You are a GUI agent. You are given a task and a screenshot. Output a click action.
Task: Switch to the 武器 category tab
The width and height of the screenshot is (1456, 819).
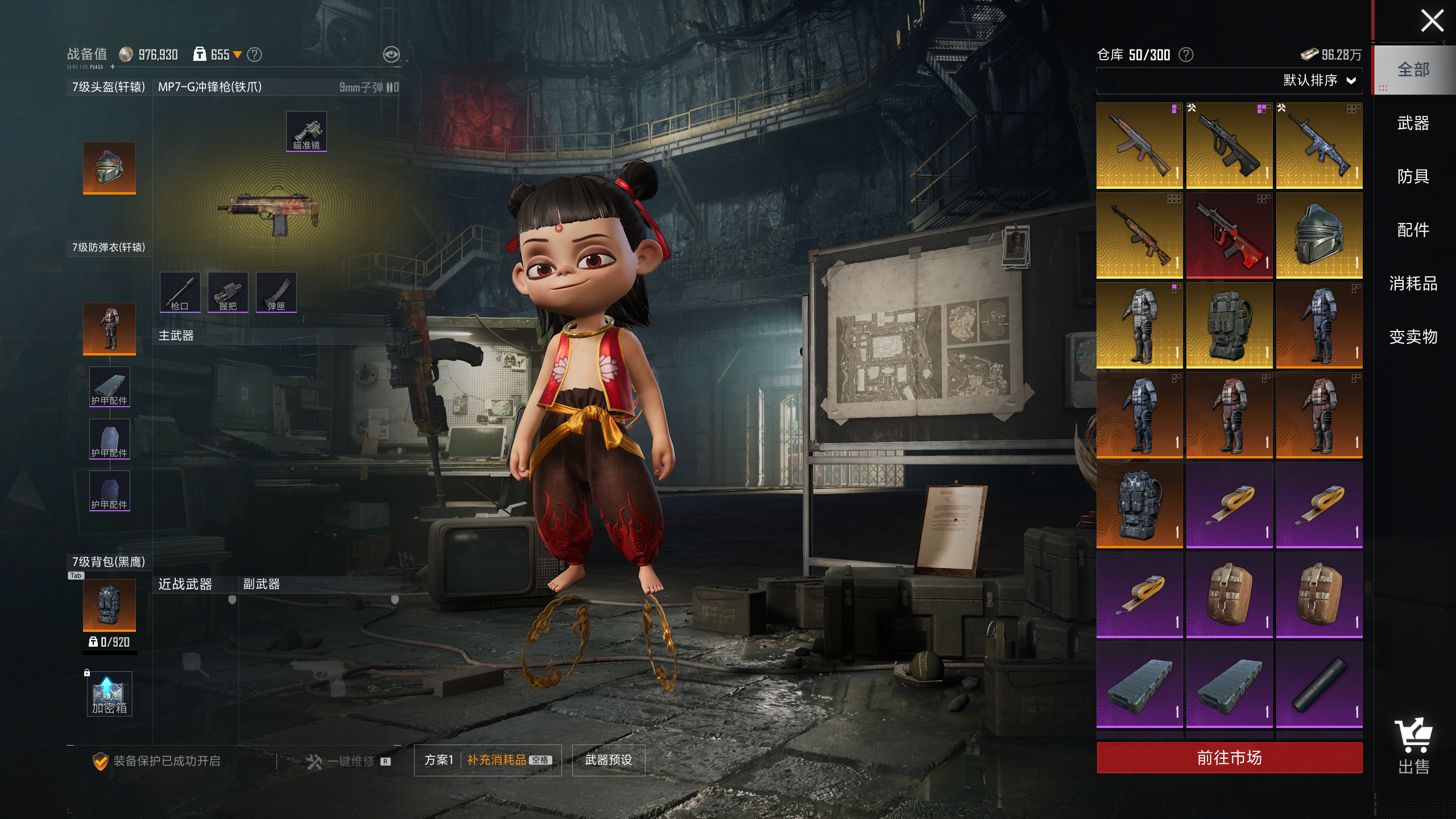pyautogui.click(x=1413, y=123)
